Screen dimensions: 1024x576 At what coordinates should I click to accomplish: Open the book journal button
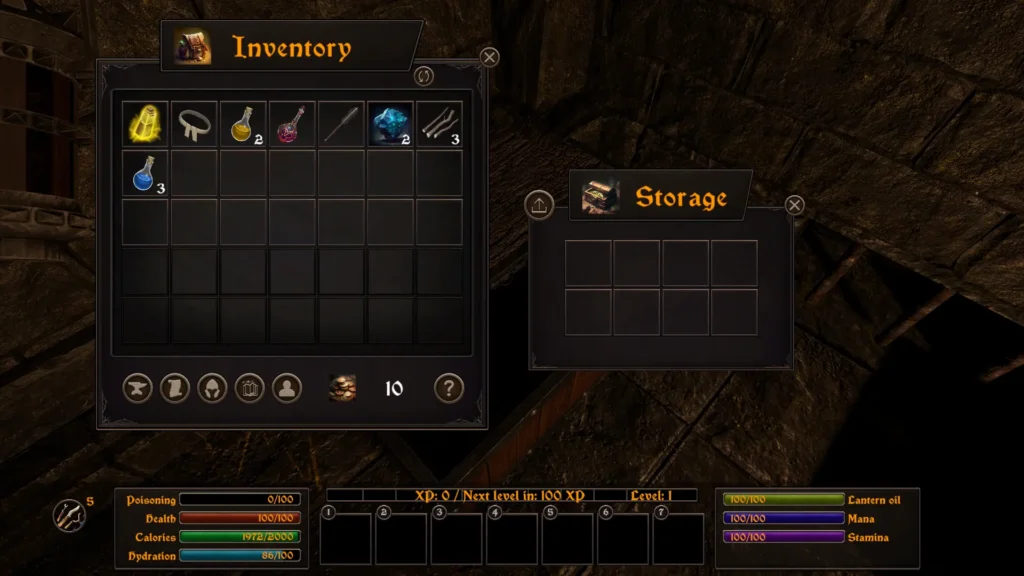249,388
